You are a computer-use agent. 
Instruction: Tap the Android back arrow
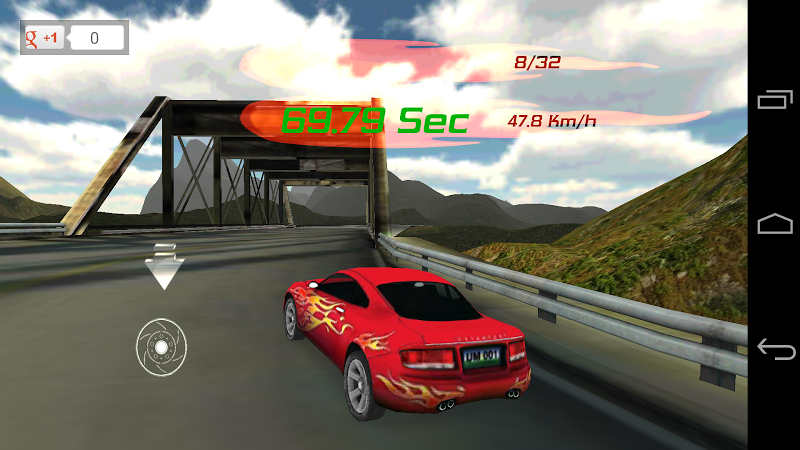pyautogui.click(x=775, y=349)
